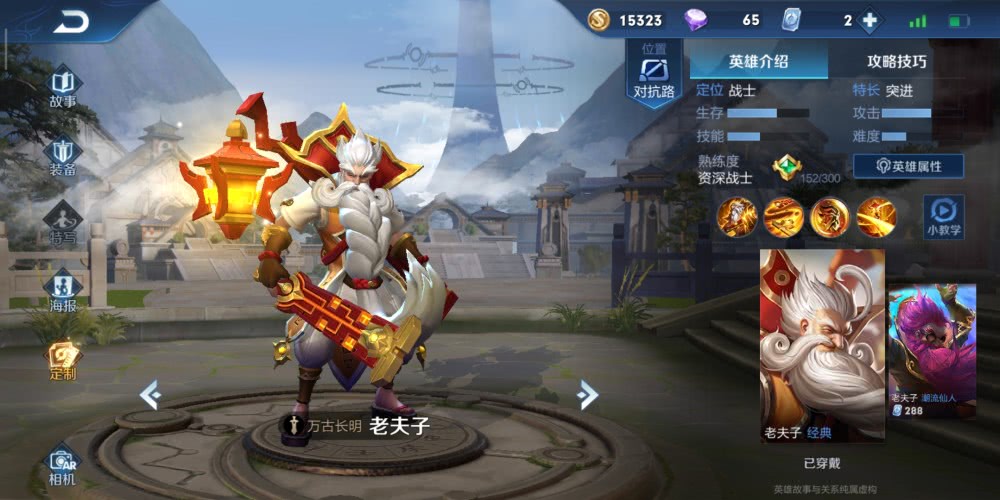Image resolution: width=1000 pixels, height=500 pixels.
Task: Switch to the previous hero with left arrow
Action: (150, 395)
